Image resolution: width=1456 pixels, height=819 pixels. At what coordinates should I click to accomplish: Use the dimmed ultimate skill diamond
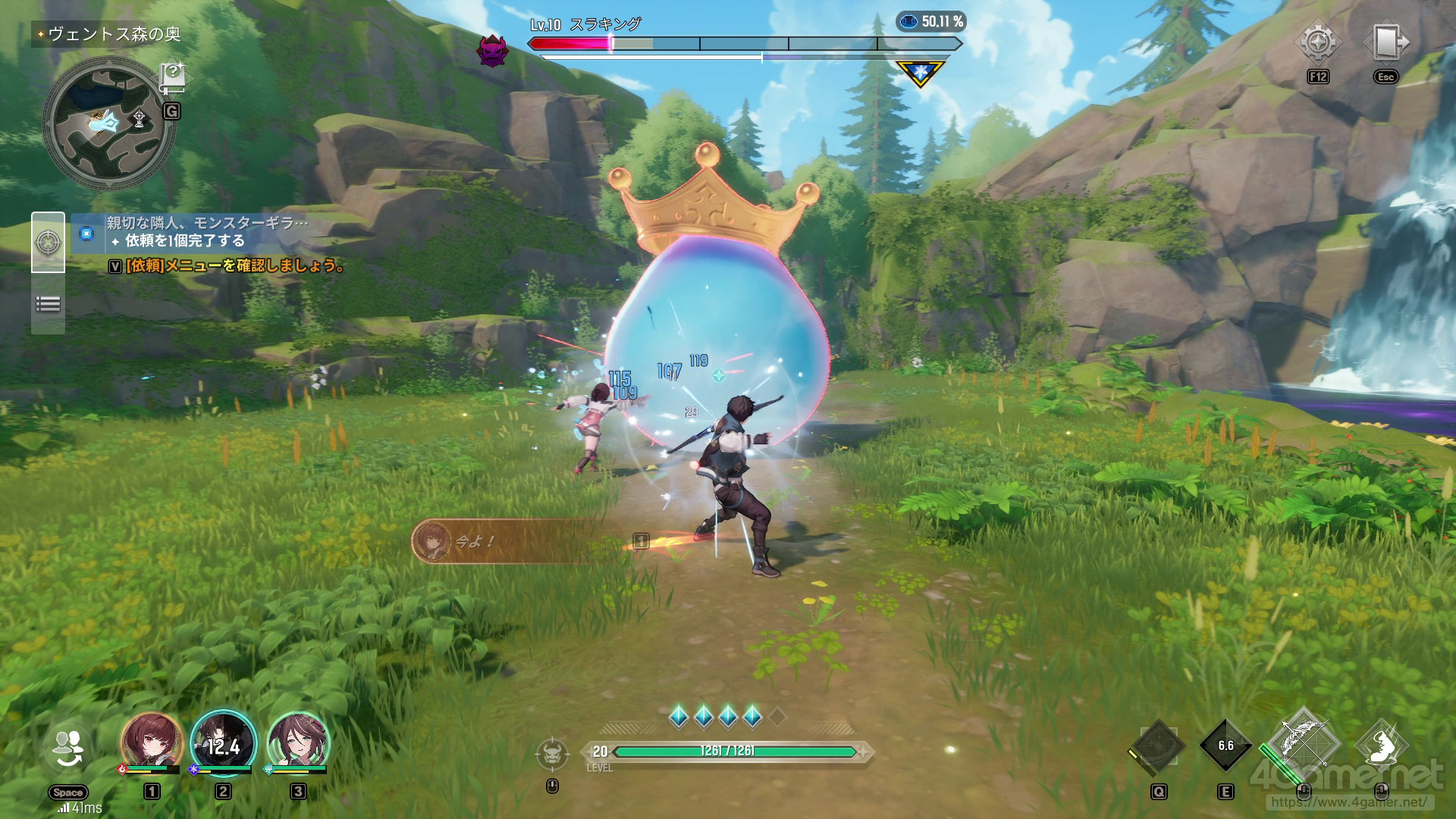point(1158,745)
